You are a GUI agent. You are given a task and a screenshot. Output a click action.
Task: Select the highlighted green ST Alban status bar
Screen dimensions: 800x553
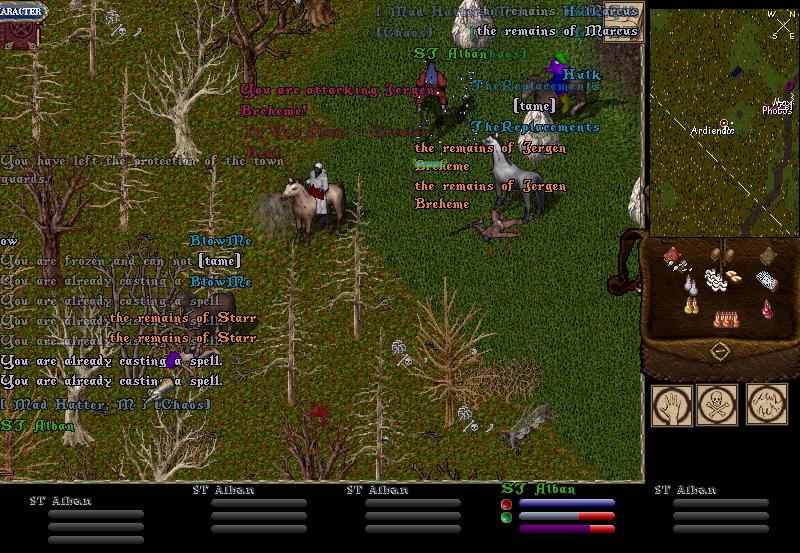point(558,509)
